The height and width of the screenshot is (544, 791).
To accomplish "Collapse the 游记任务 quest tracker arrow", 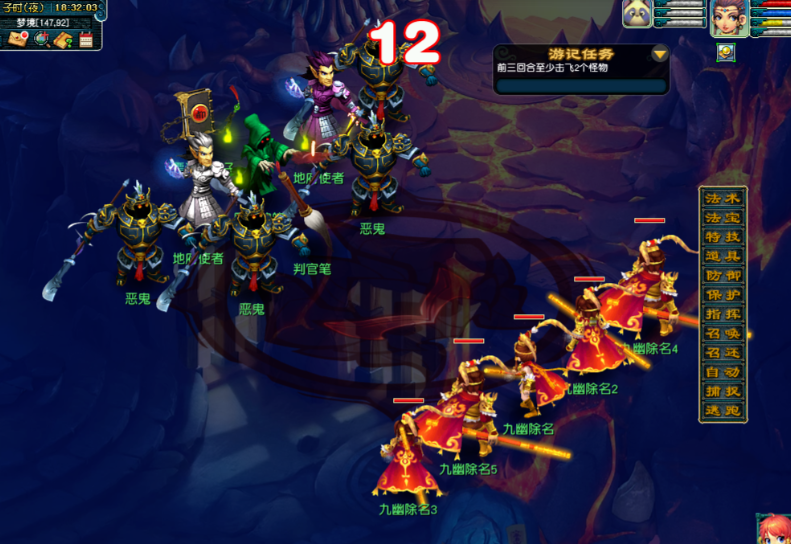I will point(659,54).
